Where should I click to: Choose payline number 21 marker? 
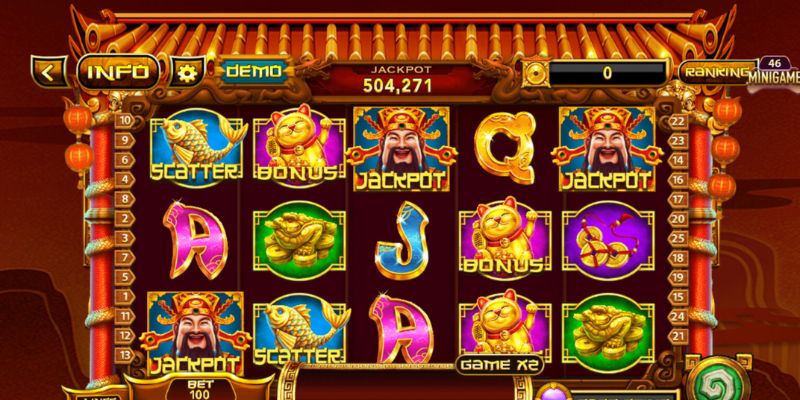pyautogui.click(x=676, y=333)
